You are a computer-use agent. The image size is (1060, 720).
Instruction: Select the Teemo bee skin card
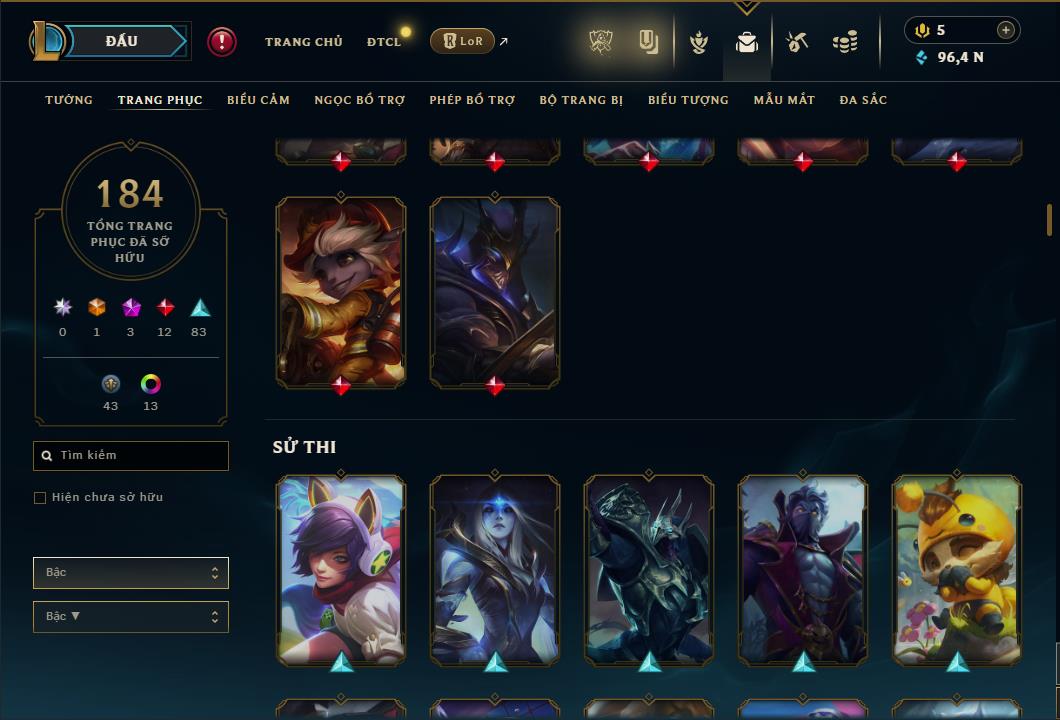(957, 568)
